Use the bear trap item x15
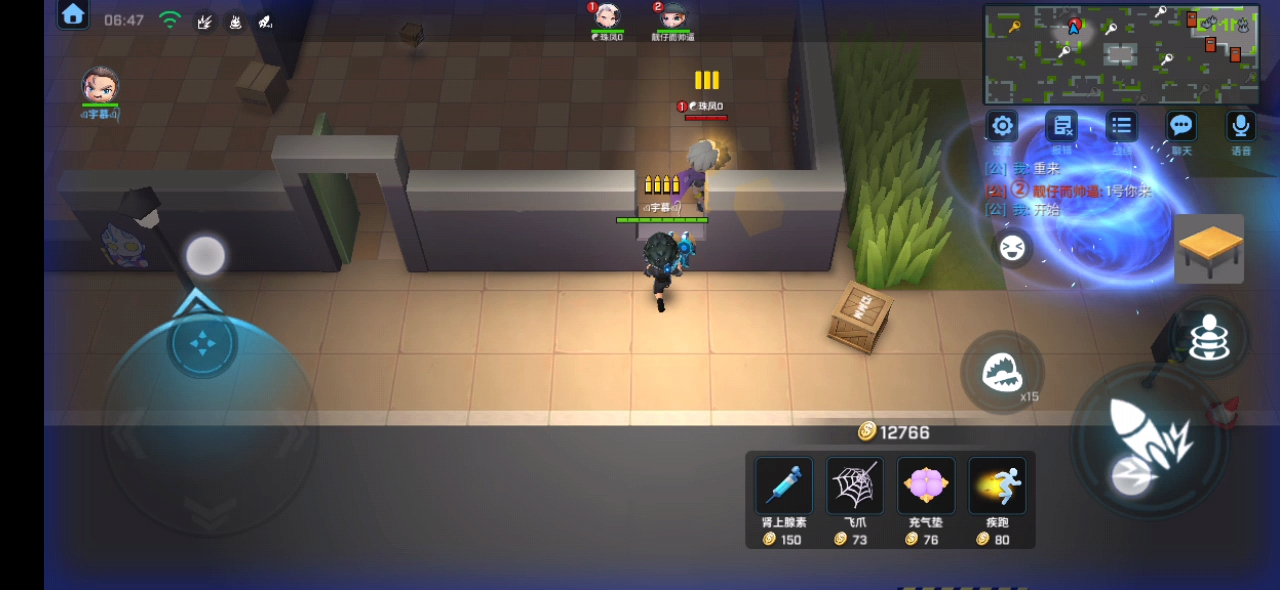The height and width of the screenshot is (590, 1280). point(1001,373)
